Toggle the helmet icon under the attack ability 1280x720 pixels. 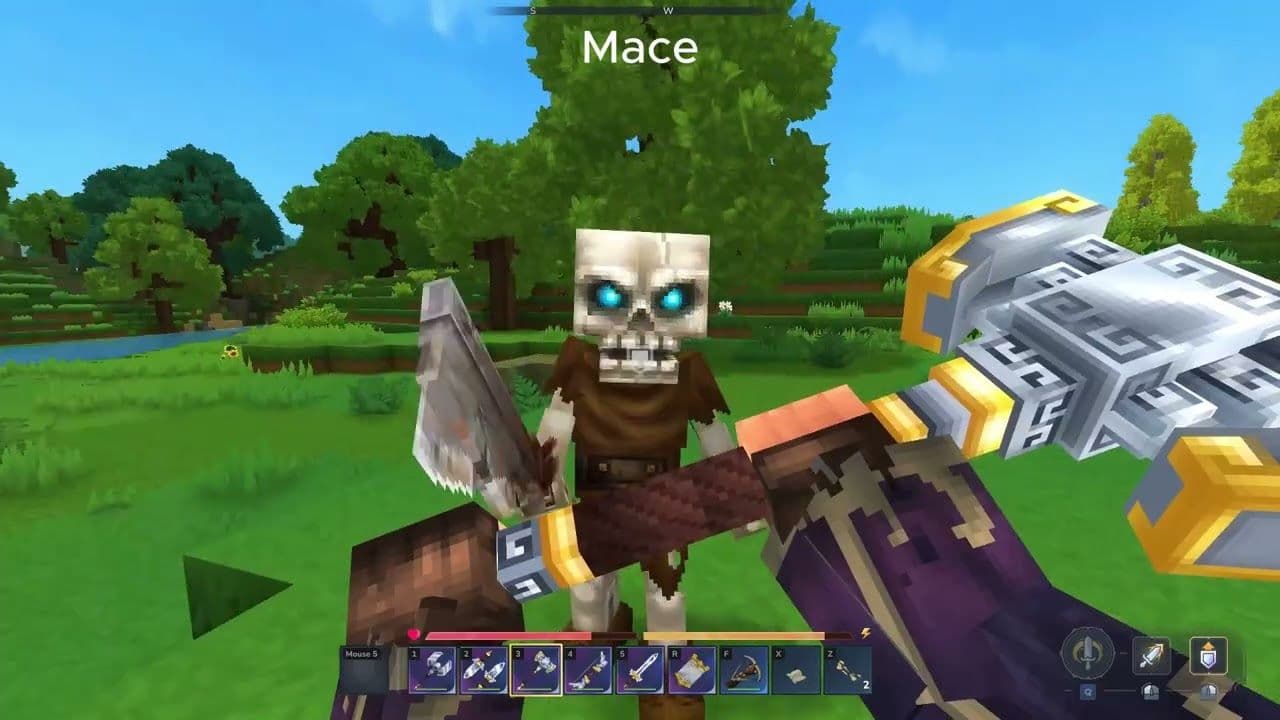point(1152,692)
